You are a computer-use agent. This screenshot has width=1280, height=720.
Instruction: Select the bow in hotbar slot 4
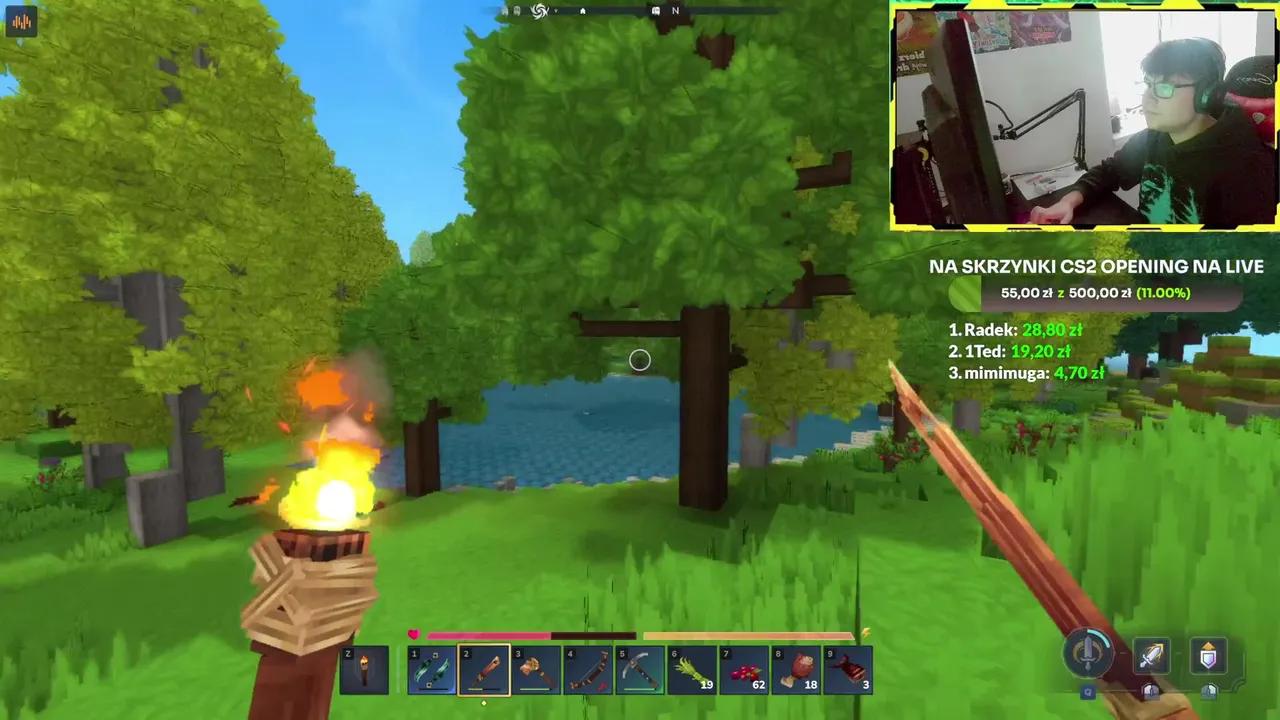pos(588,668)
